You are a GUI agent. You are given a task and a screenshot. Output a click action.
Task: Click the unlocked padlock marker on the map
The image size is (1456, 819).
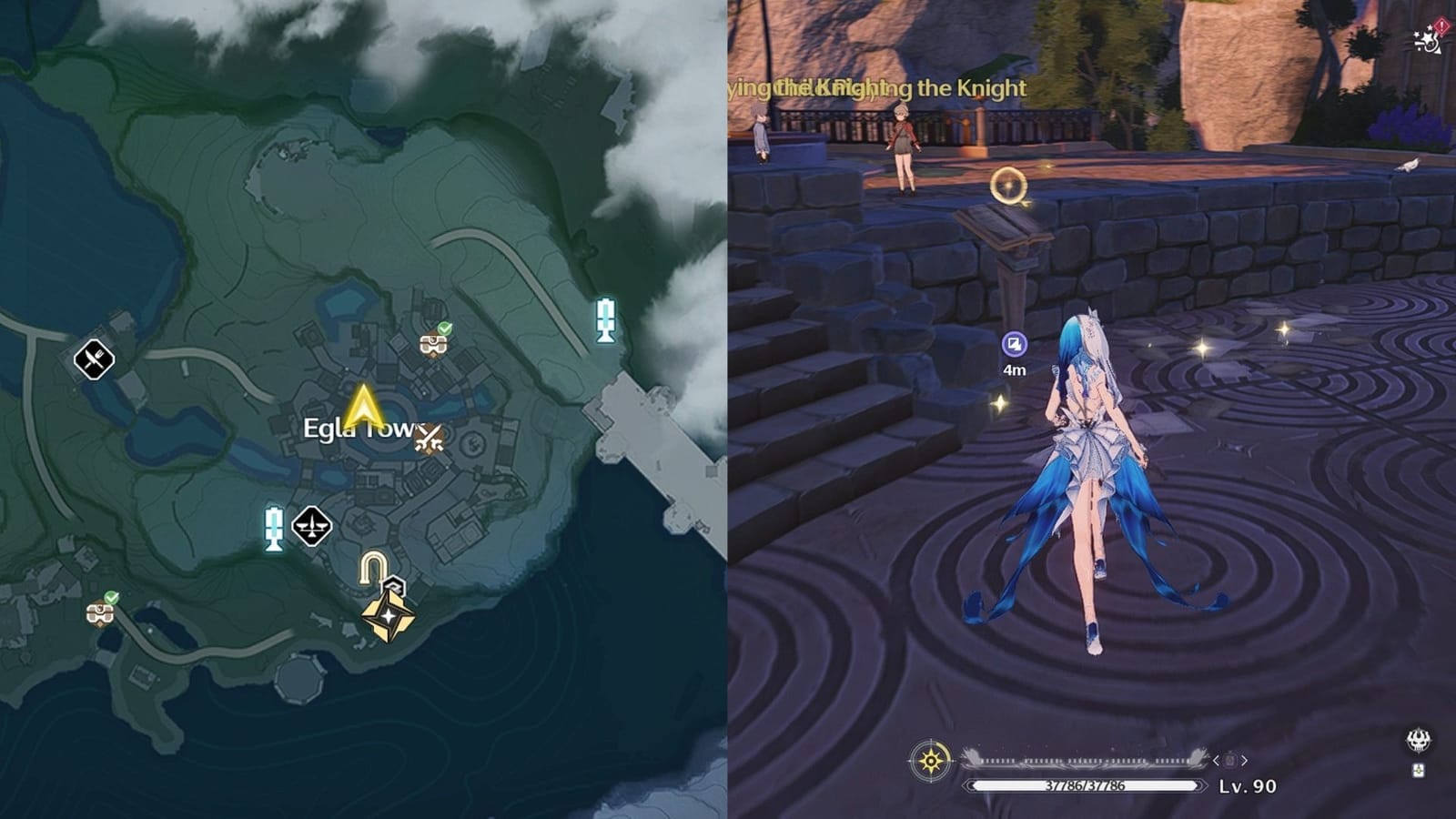(x=373, y=564)
